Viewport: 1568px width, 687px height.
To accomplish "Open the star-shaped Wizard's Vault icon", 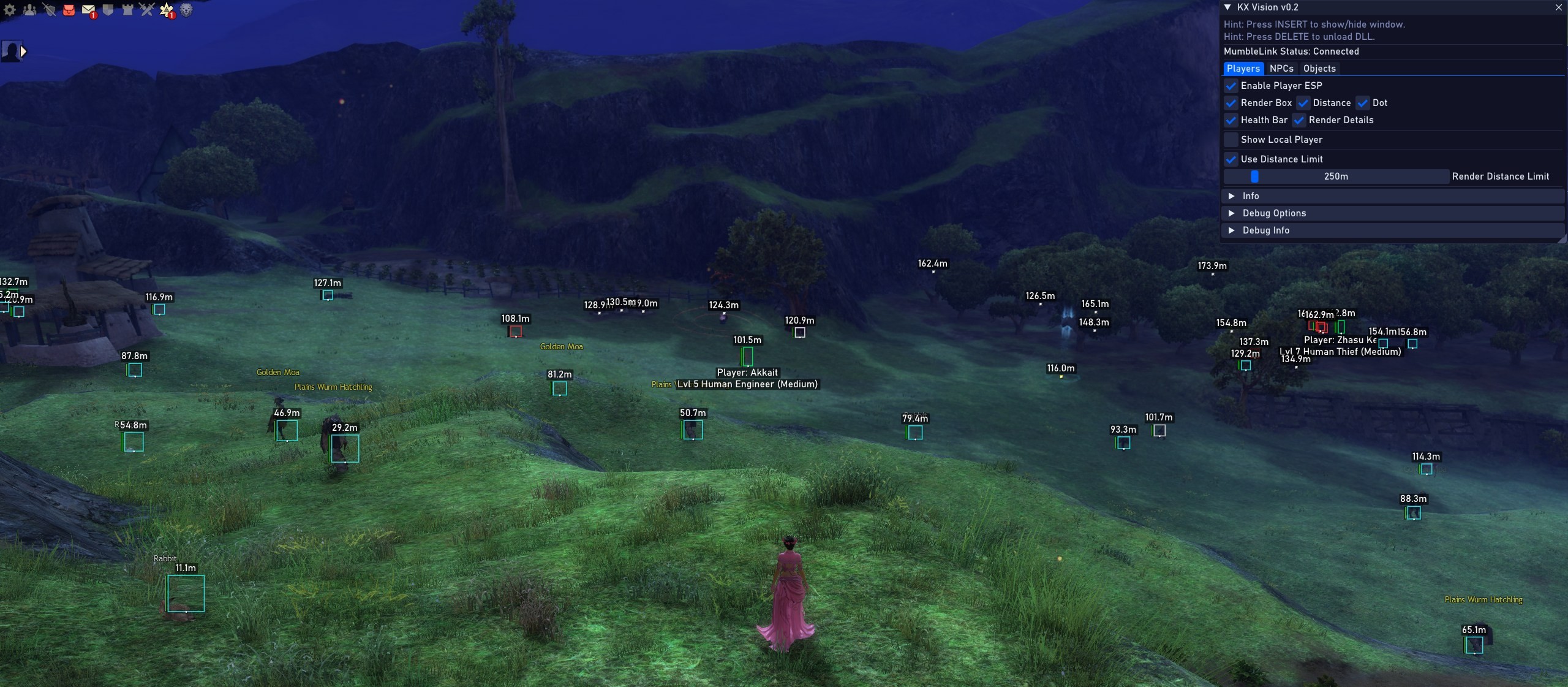I will (166, 10).
